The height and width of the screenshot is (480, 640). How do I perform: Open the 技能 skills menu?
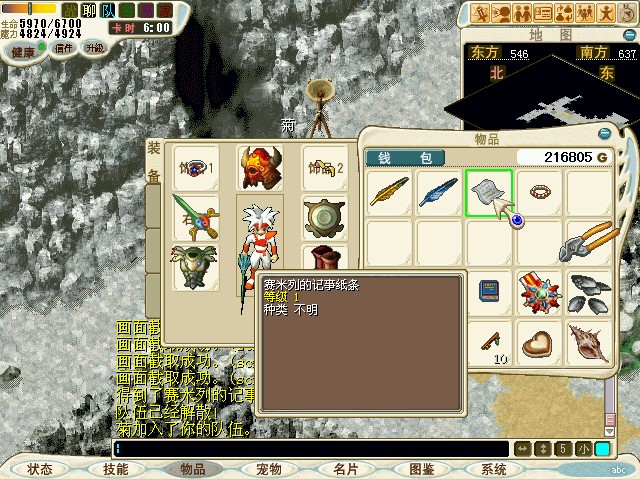click(x=115, y=468)
